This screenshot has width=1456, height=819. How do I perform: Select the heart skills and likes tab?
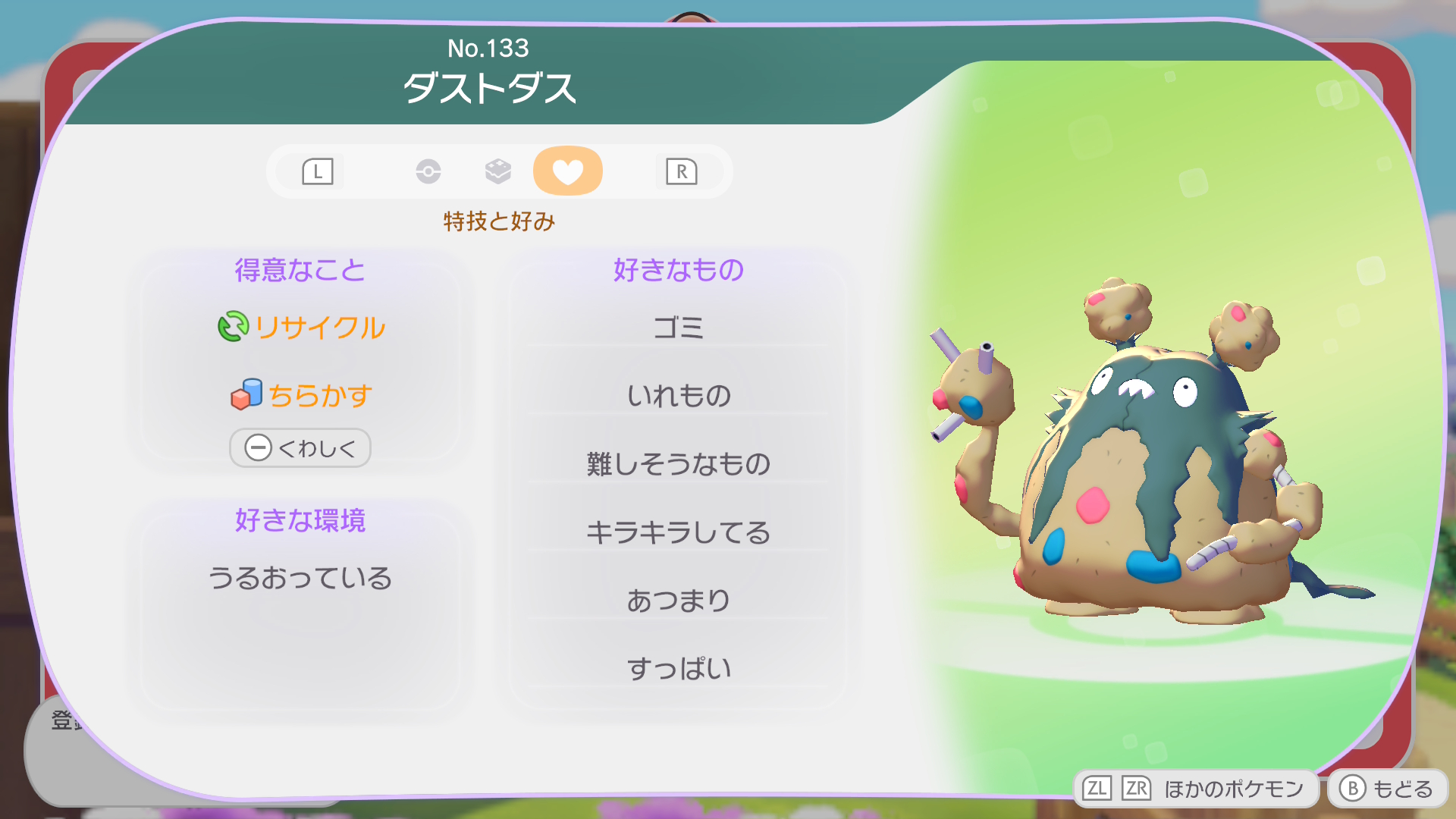(567, 171)
